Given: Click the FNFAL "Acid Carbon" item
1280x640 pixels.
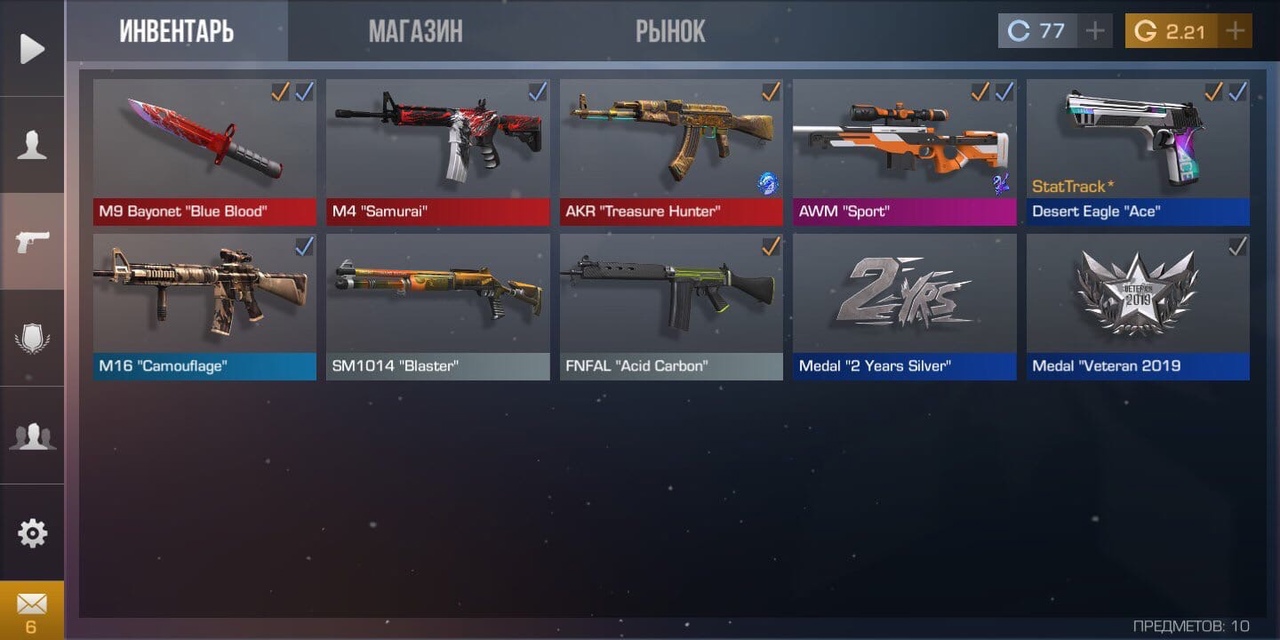Looking at the screenshot, I should 671,306.
